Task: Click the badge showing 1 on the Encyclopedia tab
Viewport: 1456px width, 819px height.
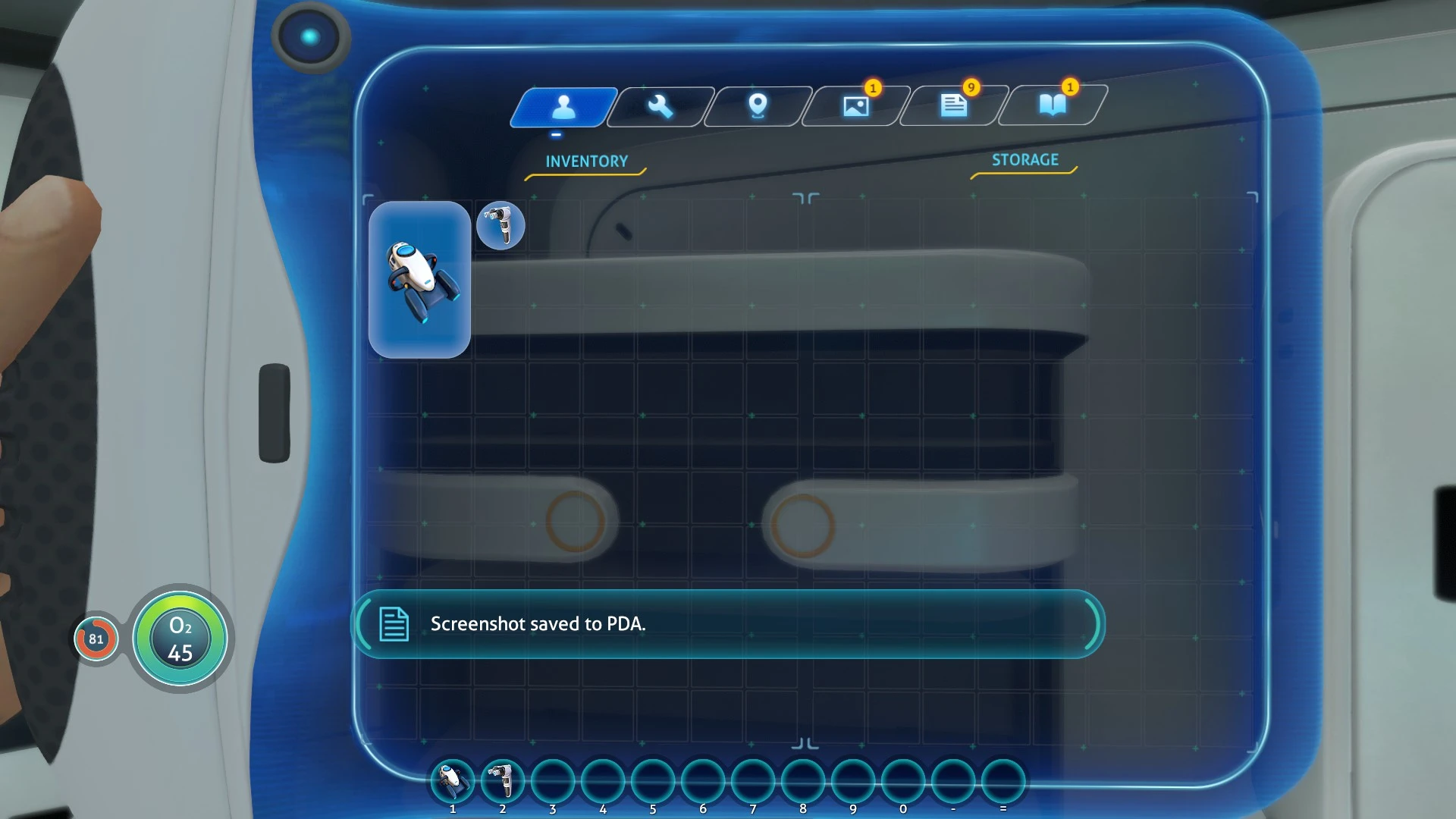Action: pyautogui.click(x=1069, y=87)
